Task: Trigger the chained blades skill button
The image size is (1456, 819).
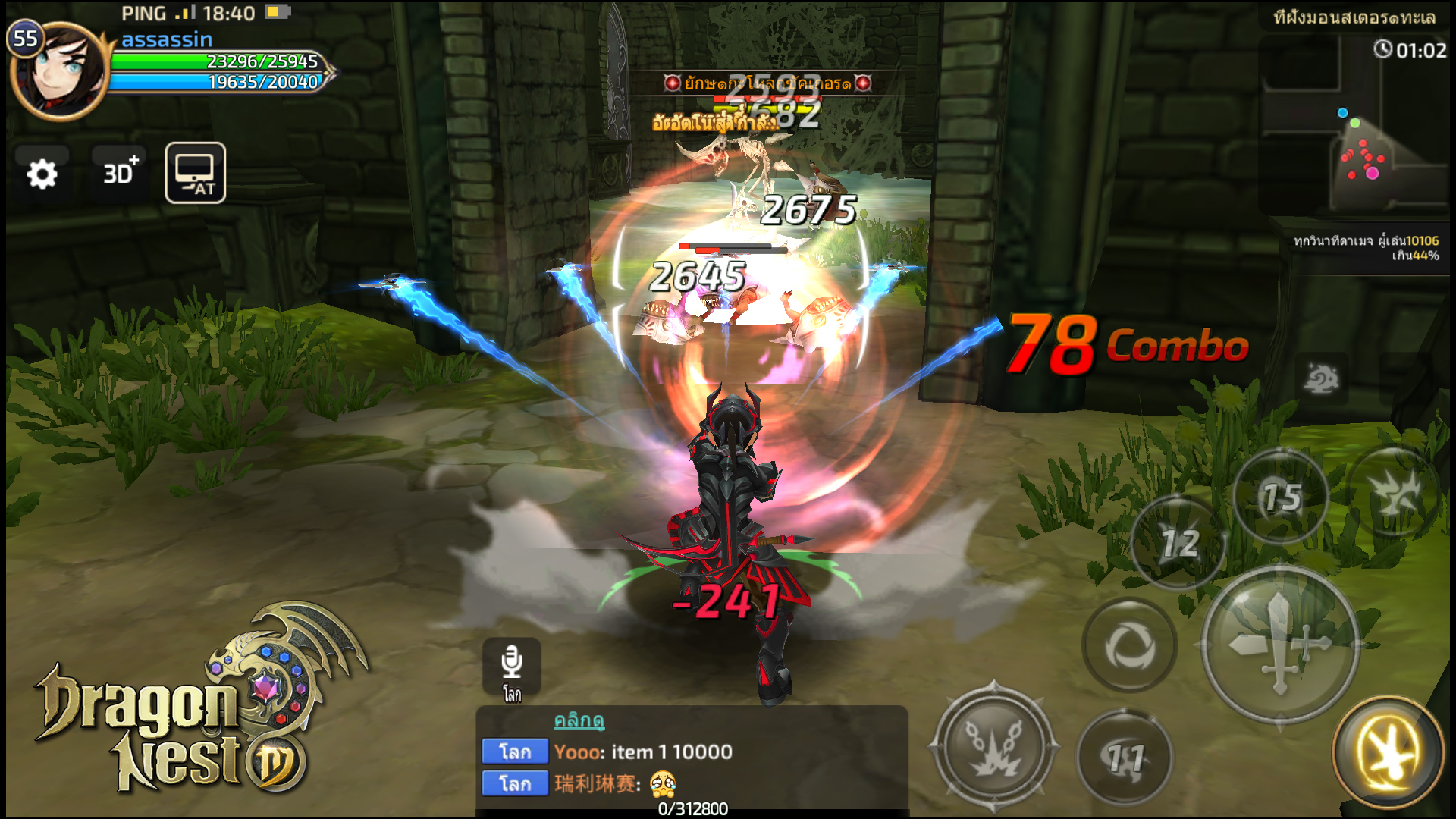Action: click(993, 747)
